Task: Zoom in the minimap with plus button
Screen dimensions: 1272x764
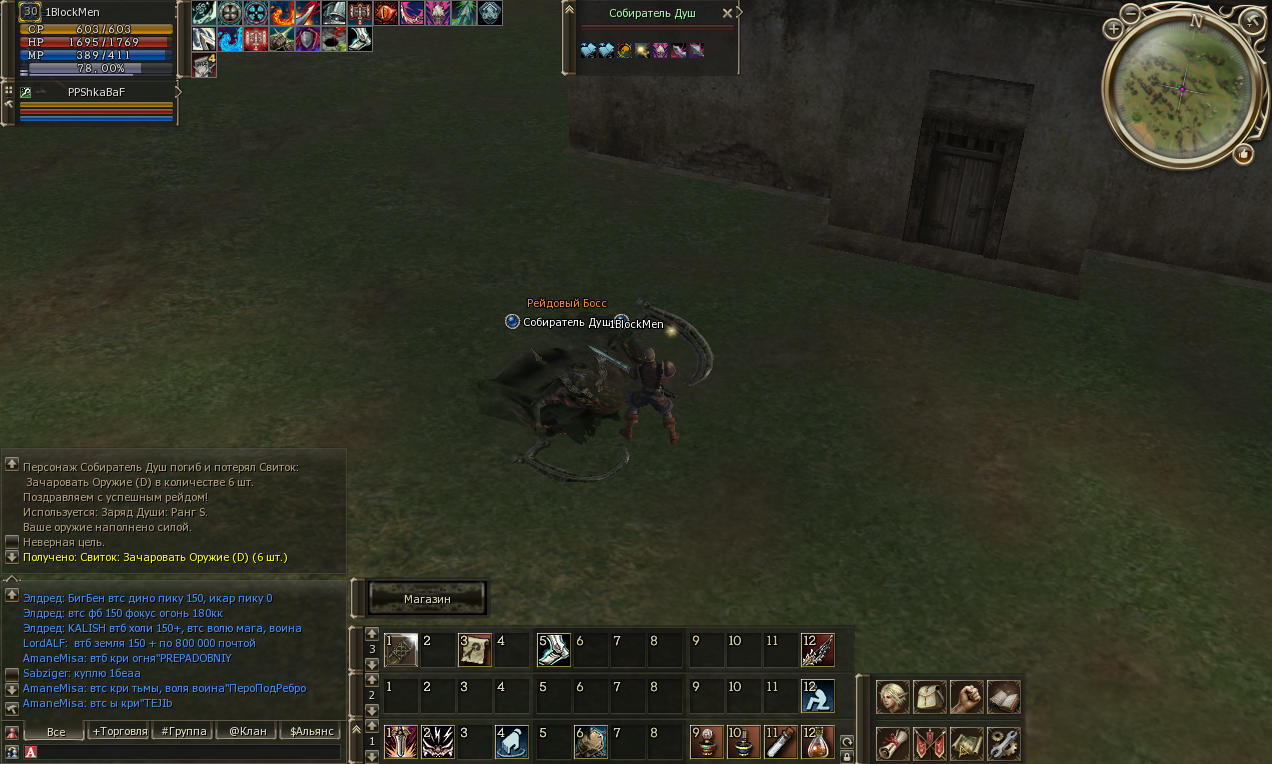Action: pos(1113,29)
